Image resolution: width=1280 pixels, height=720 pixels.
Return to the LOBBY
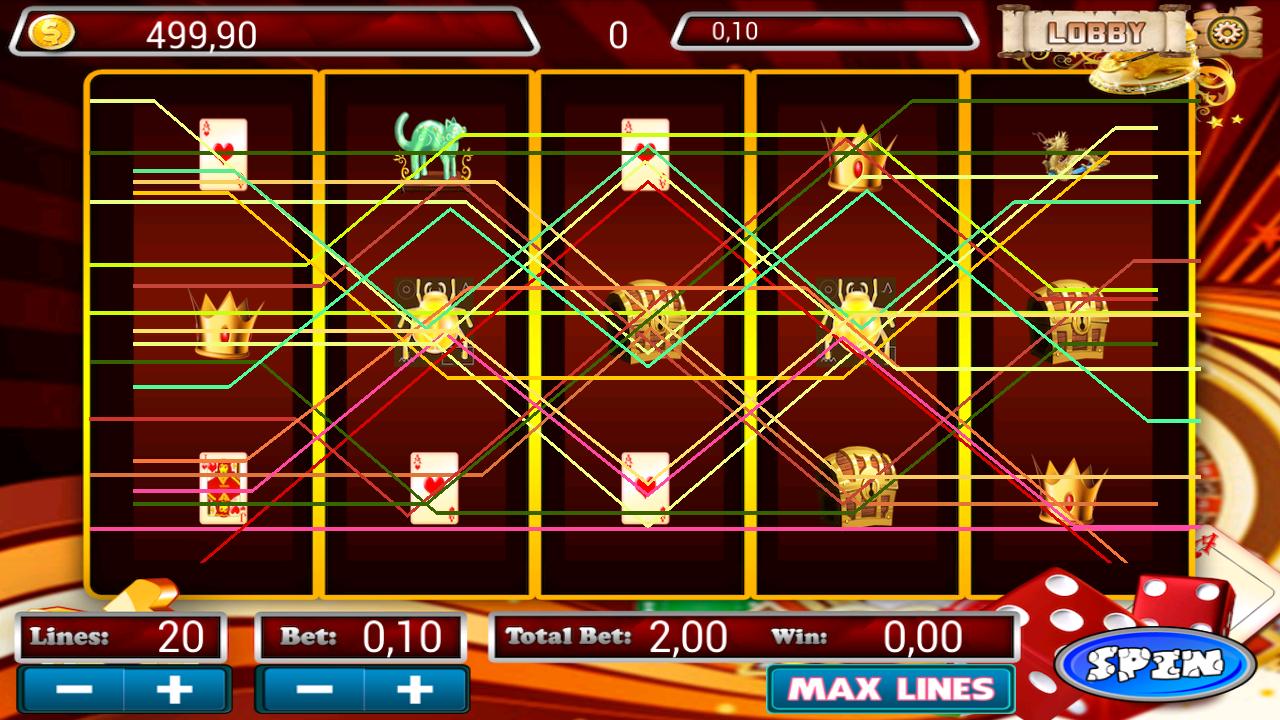pos(1096,31)
